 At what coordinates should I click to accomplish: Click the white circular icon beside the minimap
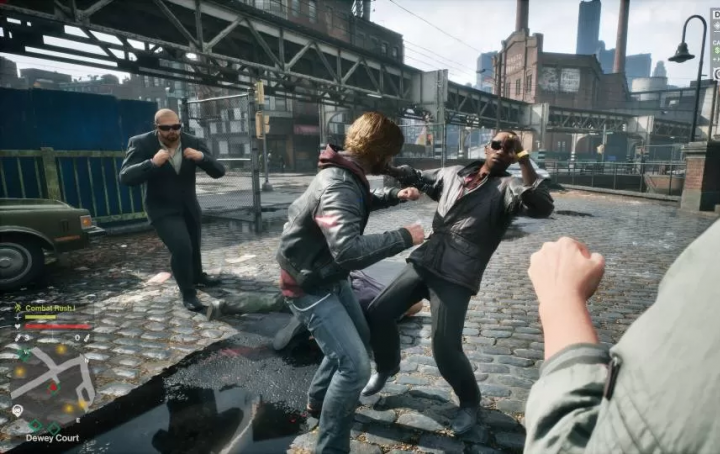(17, 410)
